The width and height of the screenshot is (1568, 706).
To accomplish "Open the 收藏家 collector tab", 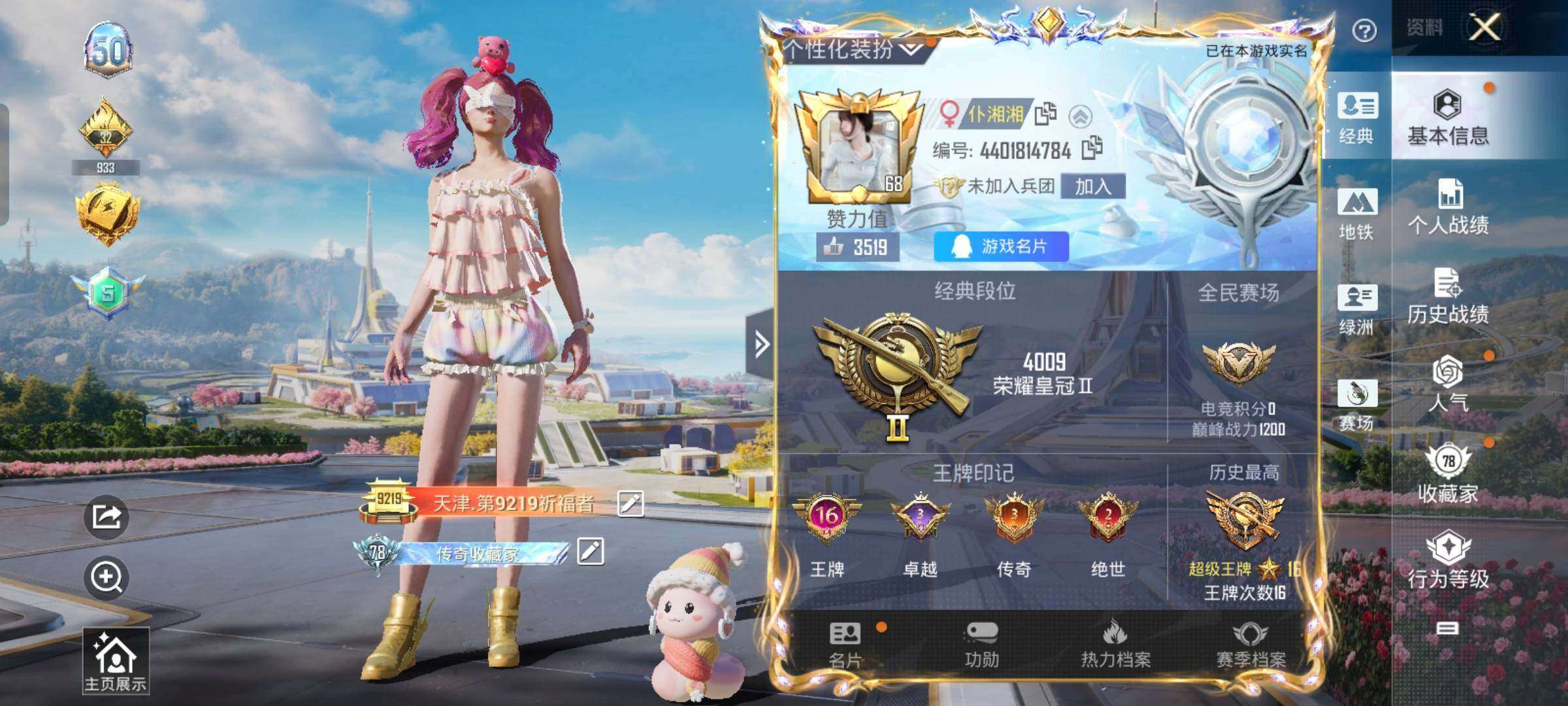I will click(1448, 474).
